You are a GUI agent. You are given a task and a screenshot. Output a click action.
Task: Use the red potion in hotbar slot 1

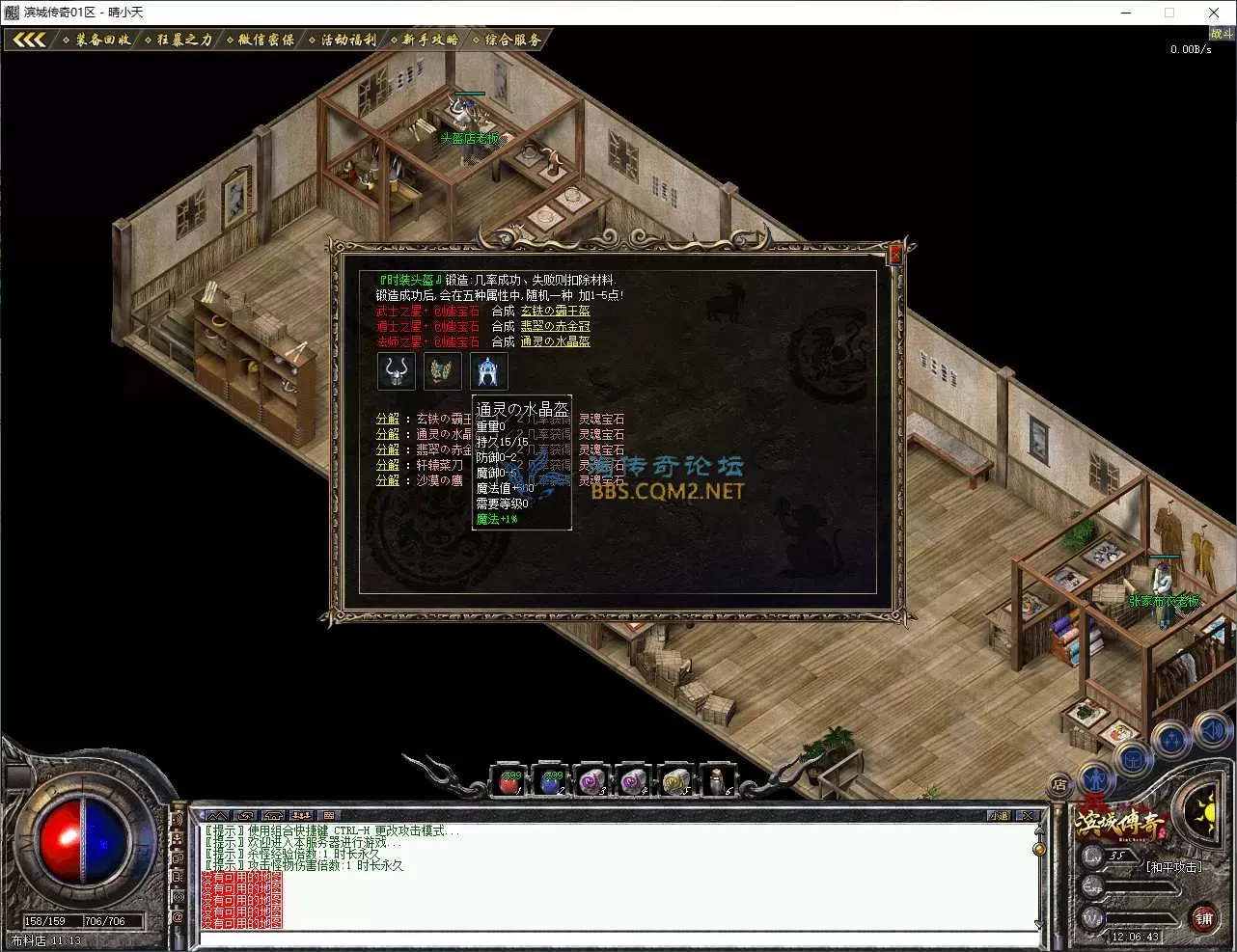tap(509, 781)
